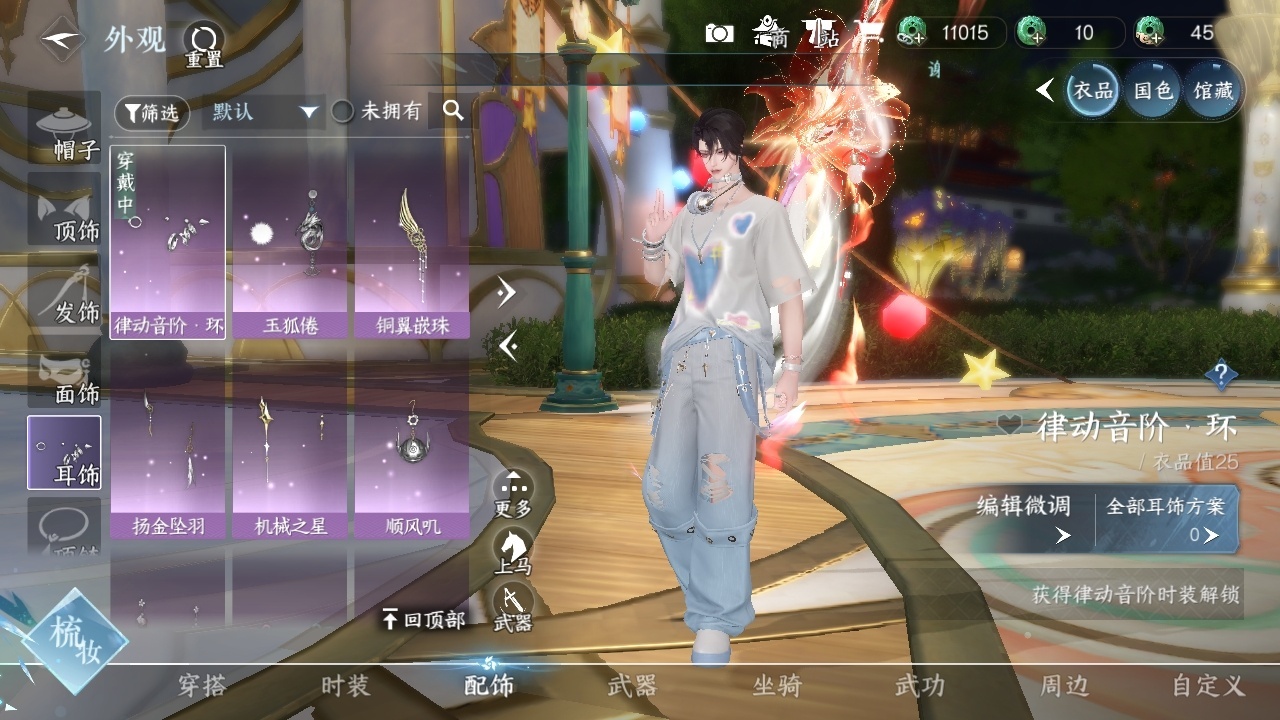
Task: Switch to the 时装 bottom tab
Action: [x=345, y=686]
